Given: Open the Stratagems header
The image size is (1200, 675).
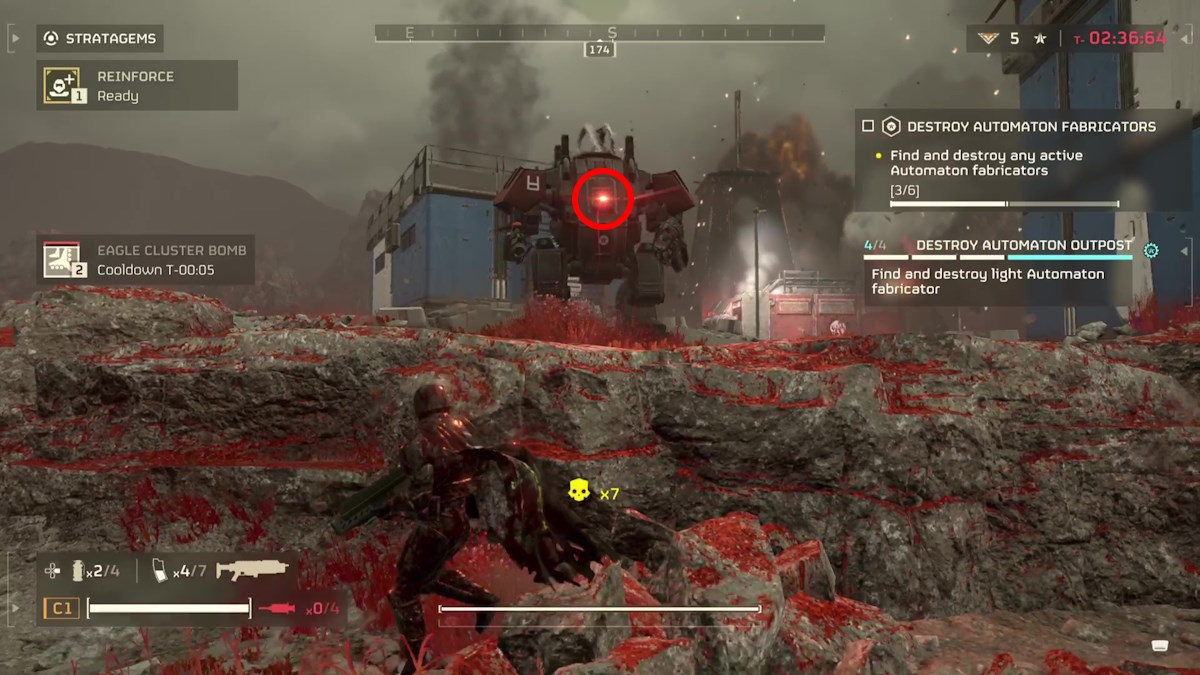Looking at the screenshot, I should [x=101, y=39].
